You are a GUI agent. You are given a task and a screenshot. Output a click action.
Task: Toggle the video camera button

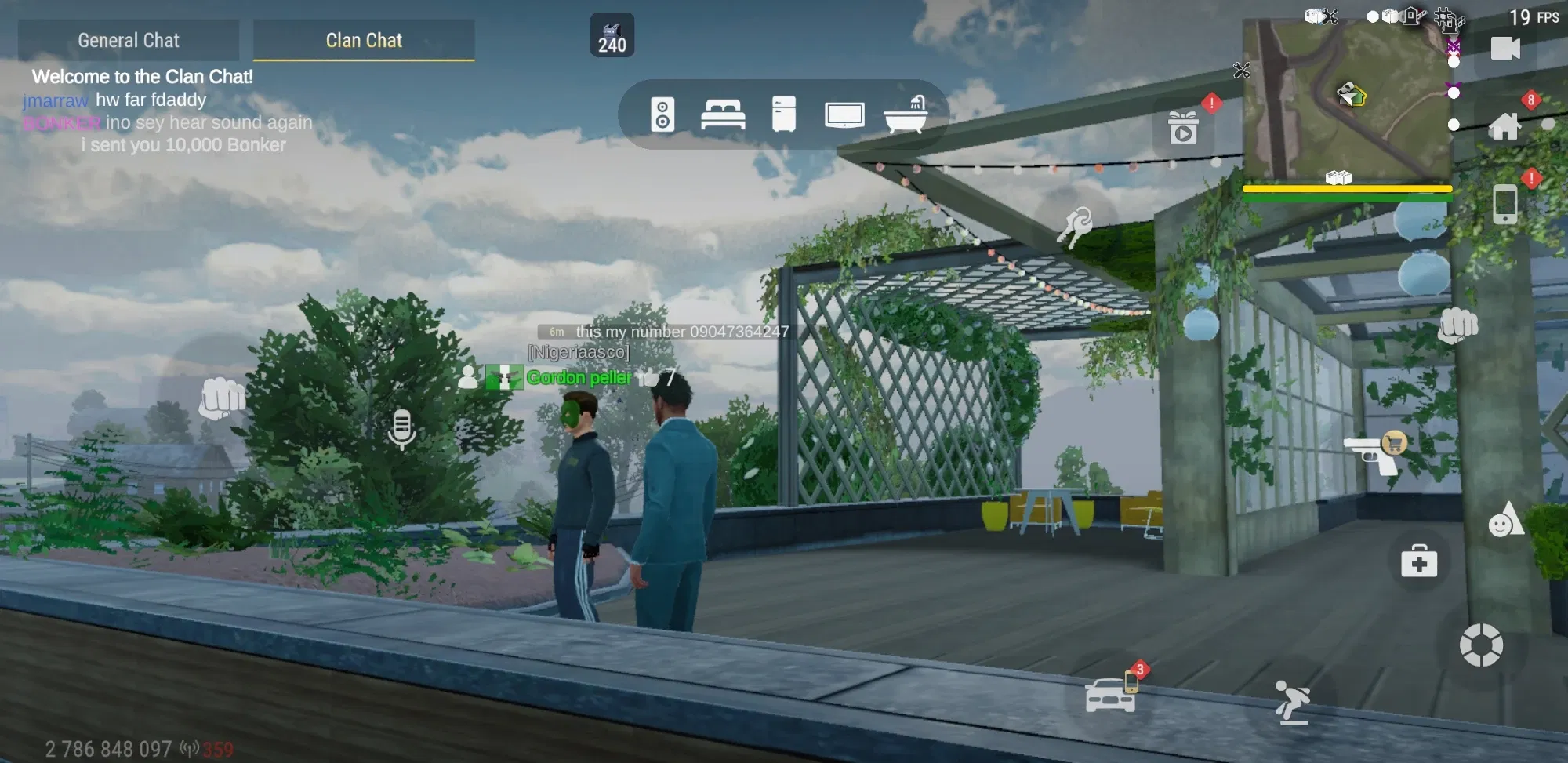coord(1504,49)
